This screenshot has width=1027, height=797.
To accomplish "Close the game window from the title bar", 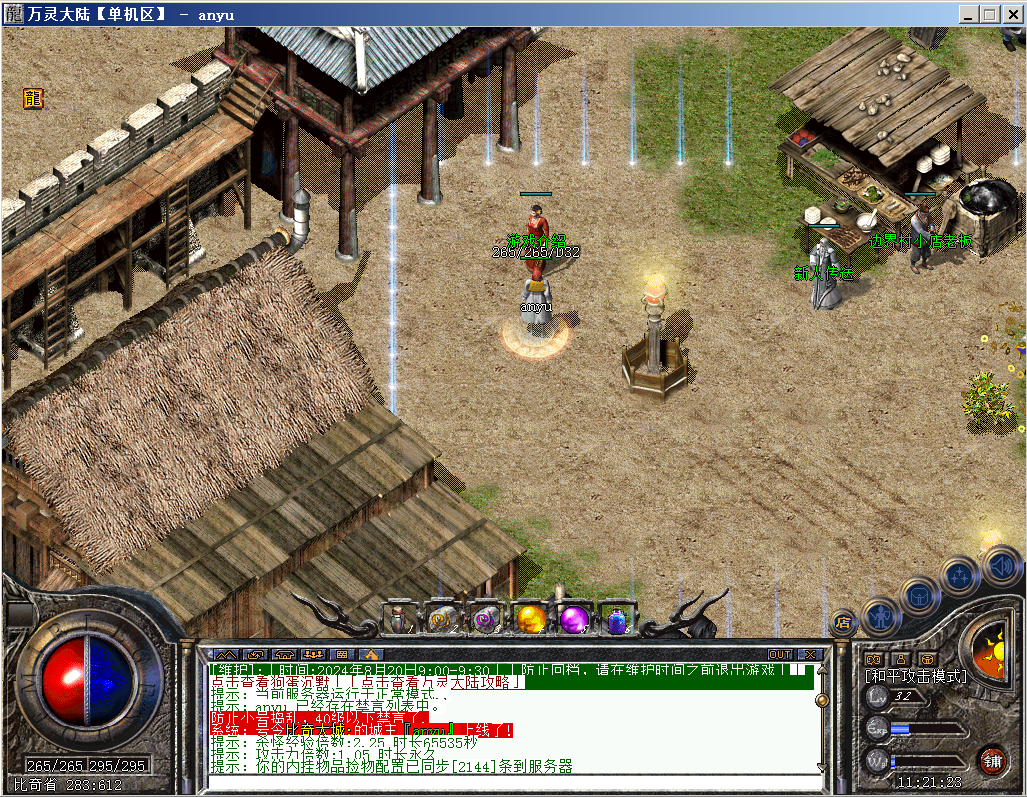I will 1011,15.
